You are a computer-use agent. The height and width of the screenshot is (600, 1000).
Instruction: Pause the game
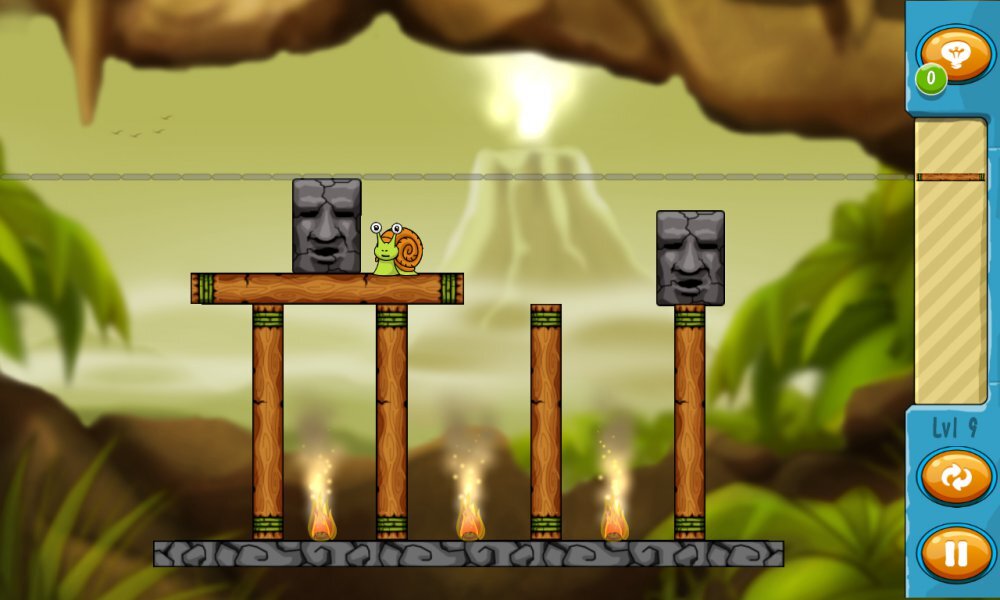955,552
